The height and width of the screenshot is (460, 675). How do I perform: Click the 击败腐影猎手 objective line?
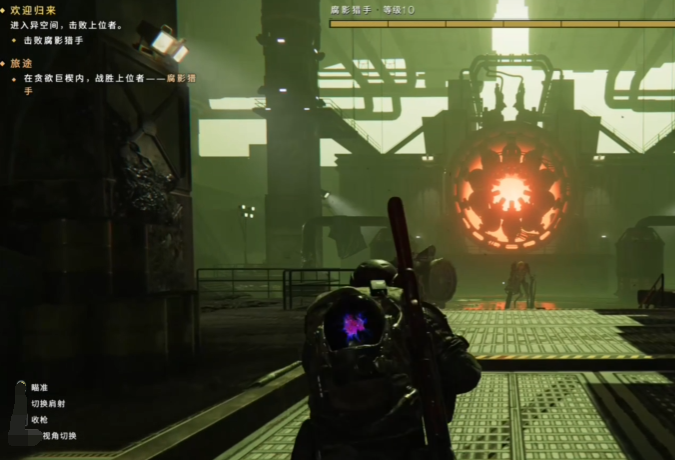click(x=53, y=40)
